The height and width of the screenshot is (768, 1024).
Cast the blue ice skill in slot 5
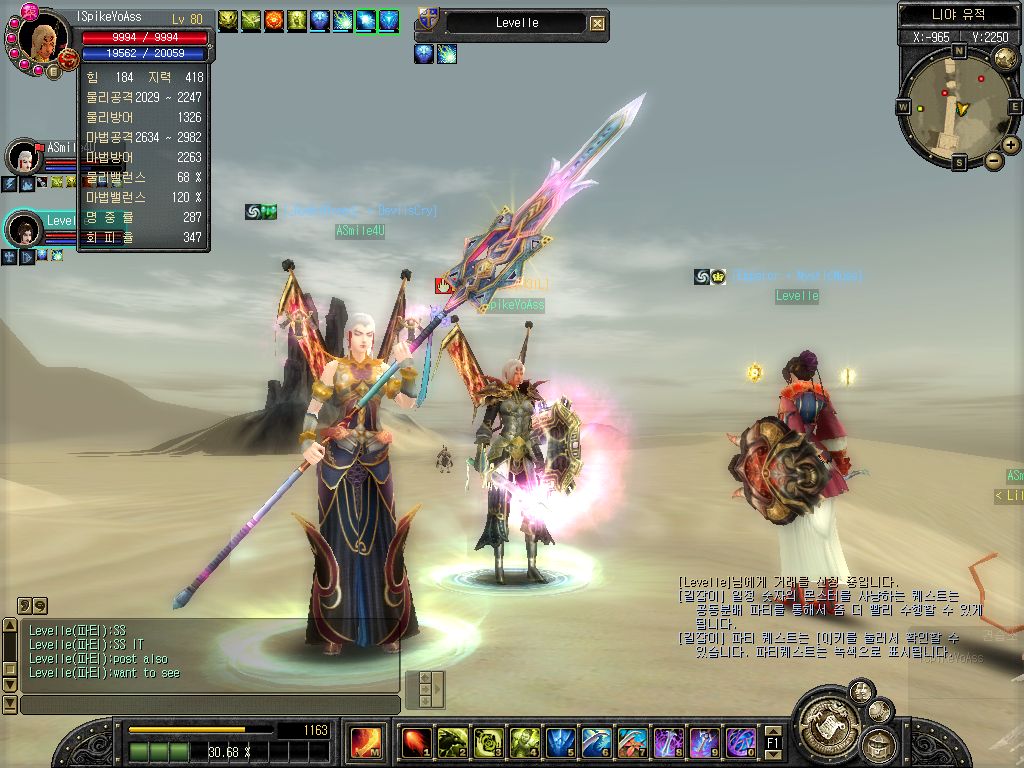[560, 742]
